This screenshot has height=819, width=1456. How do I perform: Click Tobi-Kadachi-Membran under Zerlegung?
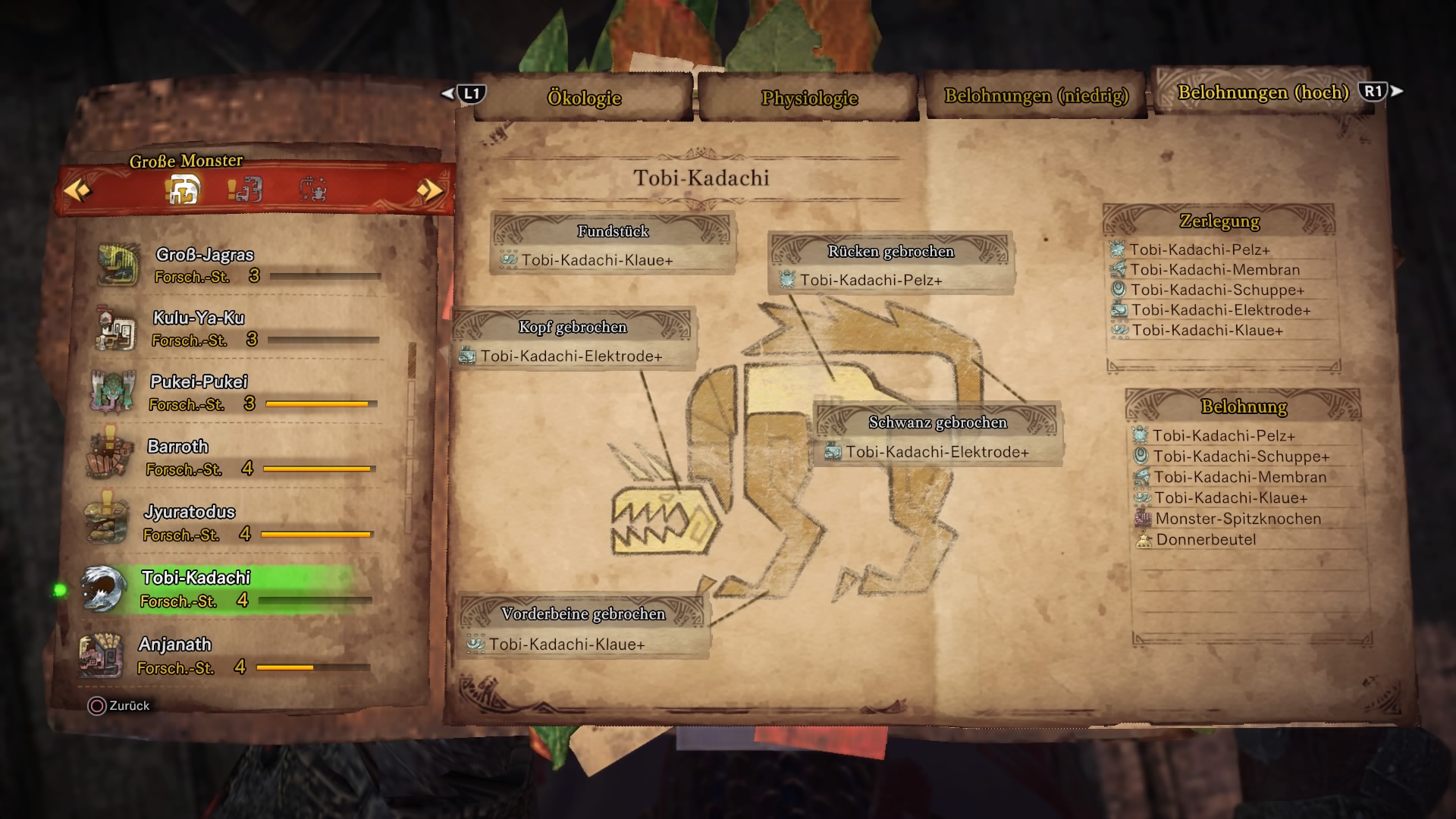pyautogui.click(x=1214, y=270)
